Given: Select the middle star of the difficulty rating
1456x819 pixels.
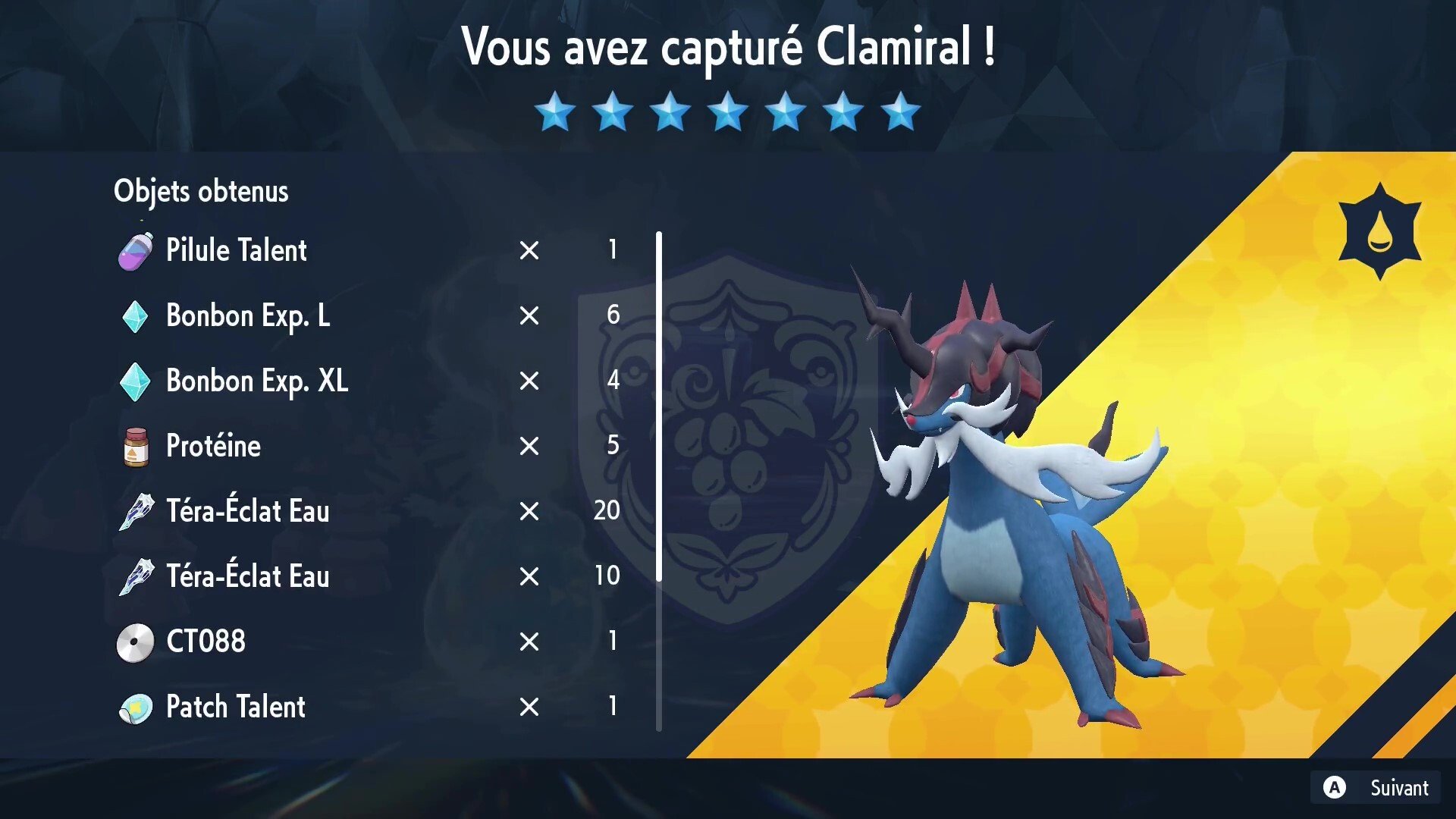Looking at the screenshot, I should (727, 112).
